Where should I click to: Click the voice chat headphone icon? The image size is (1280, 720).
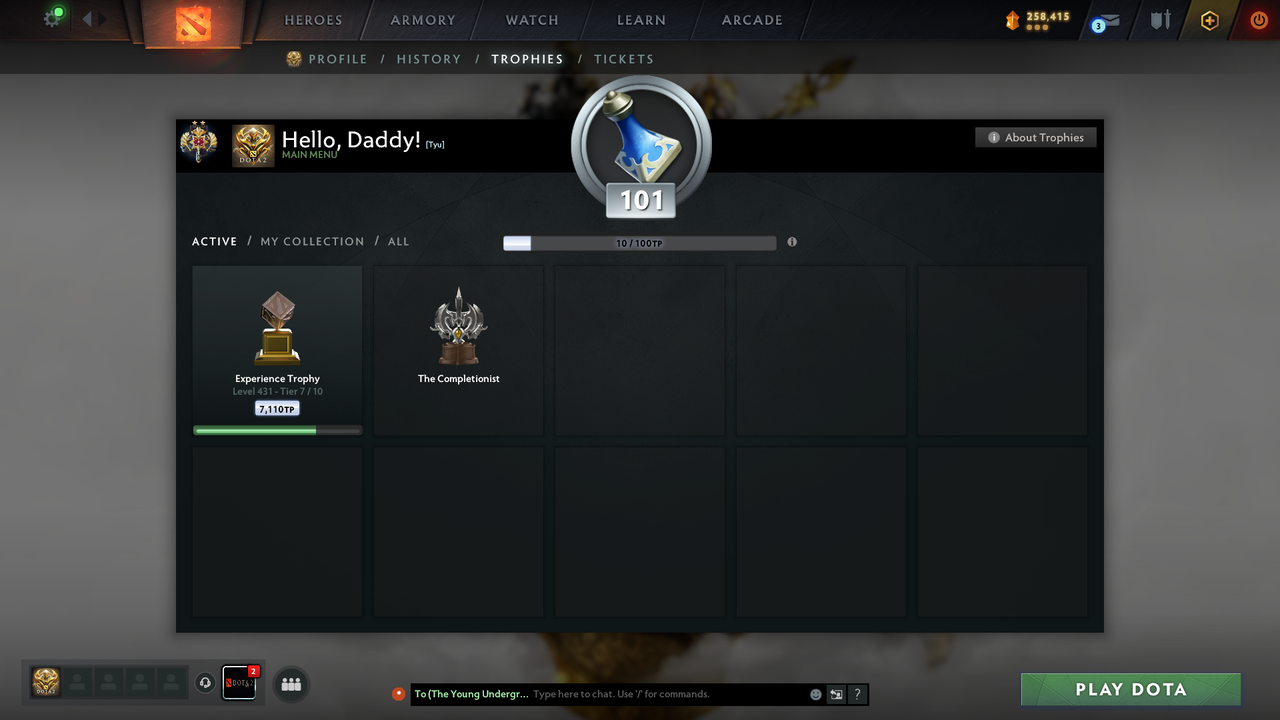(206, 682)
